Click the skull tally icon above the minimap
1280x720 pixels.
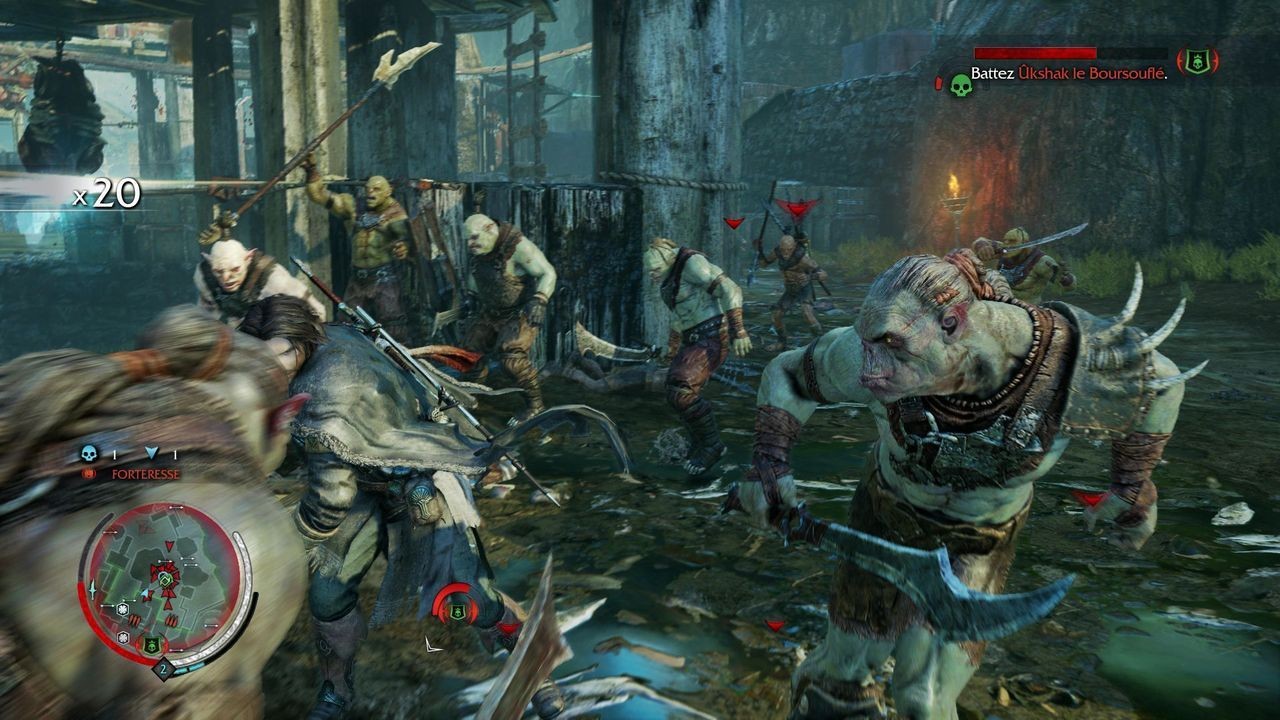(89, 453)
